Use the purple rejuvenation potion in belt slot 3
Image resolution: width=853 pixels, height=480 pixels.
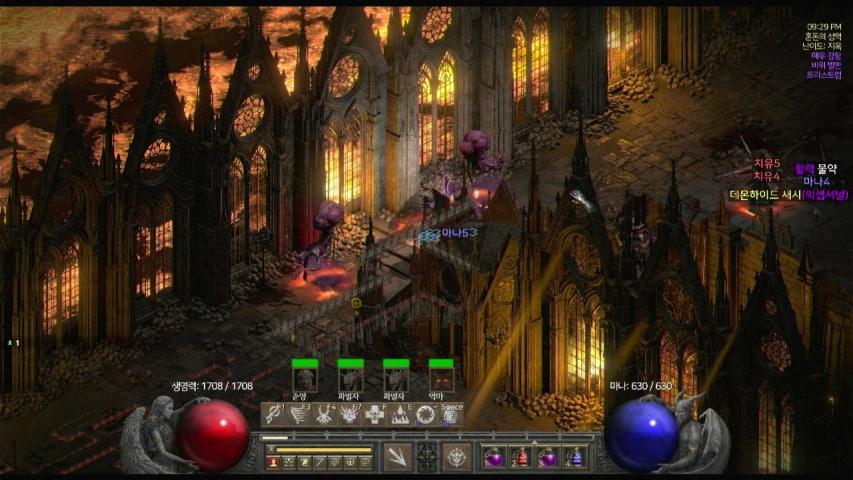pos(547,458)
